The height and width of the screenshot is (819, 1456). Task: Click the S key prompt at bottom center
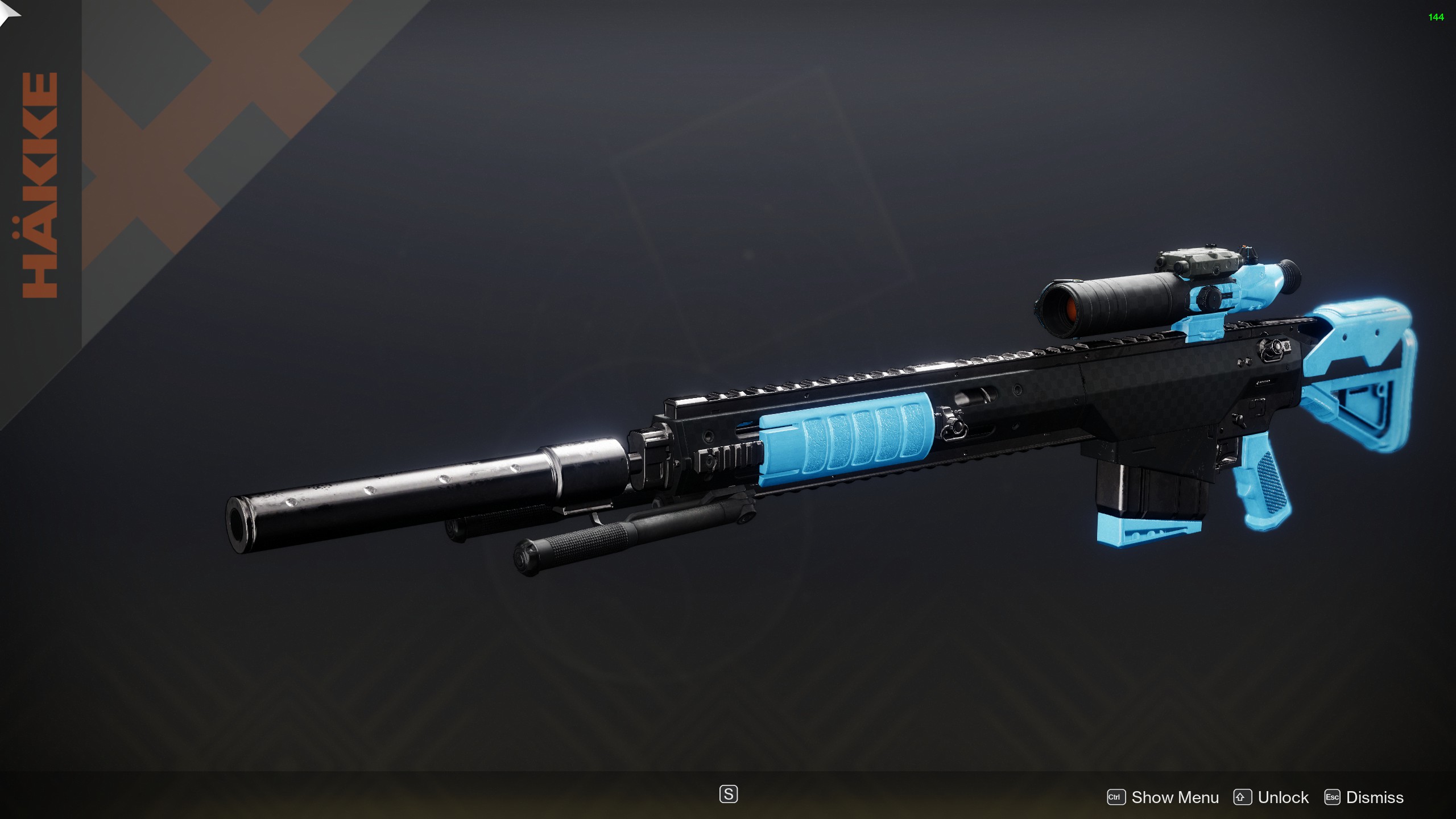[x=730, y=795]
